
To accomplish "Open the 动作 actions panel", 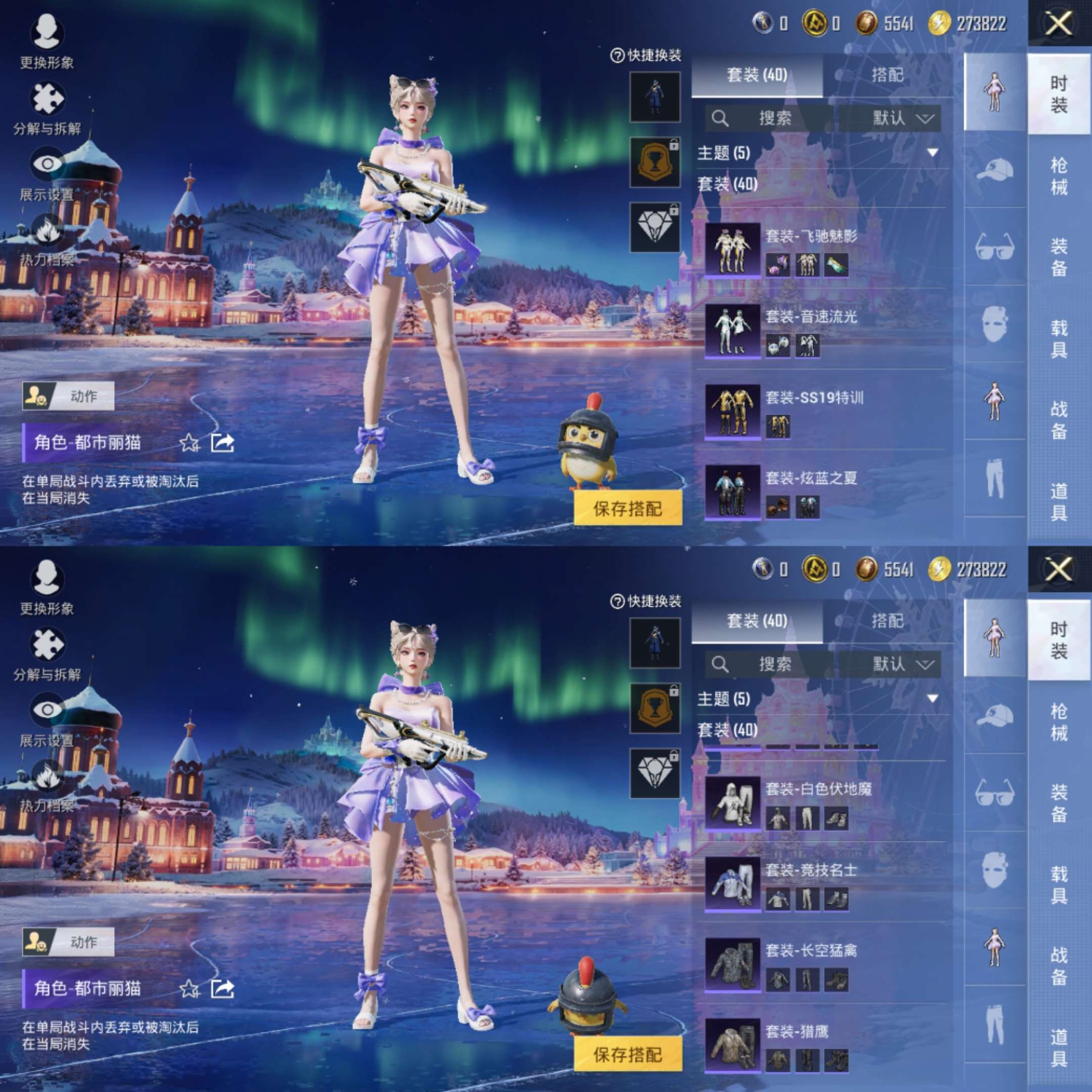I will [x=68, y=396].
